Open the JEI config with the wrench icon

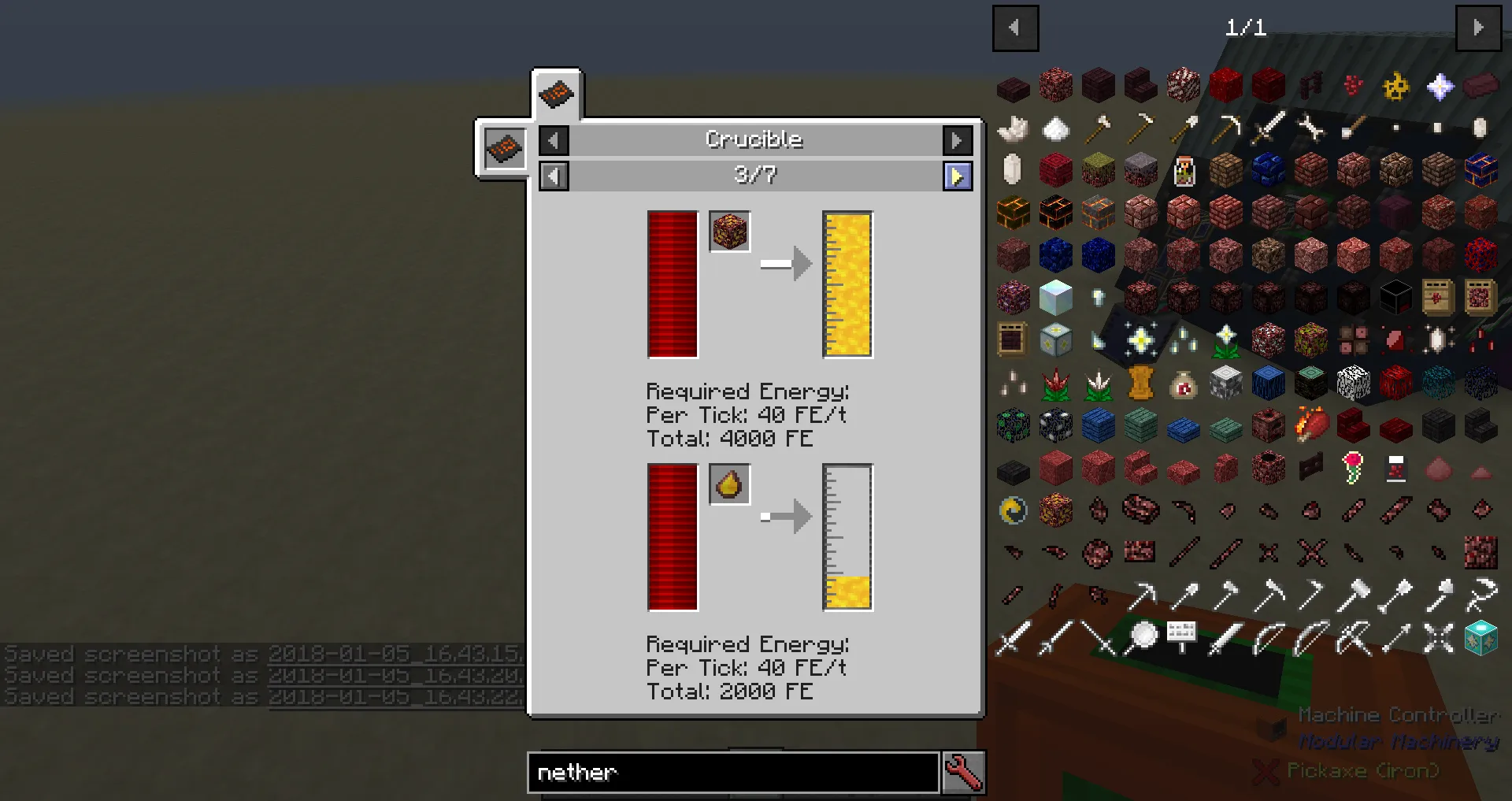(x=962, y=773)
